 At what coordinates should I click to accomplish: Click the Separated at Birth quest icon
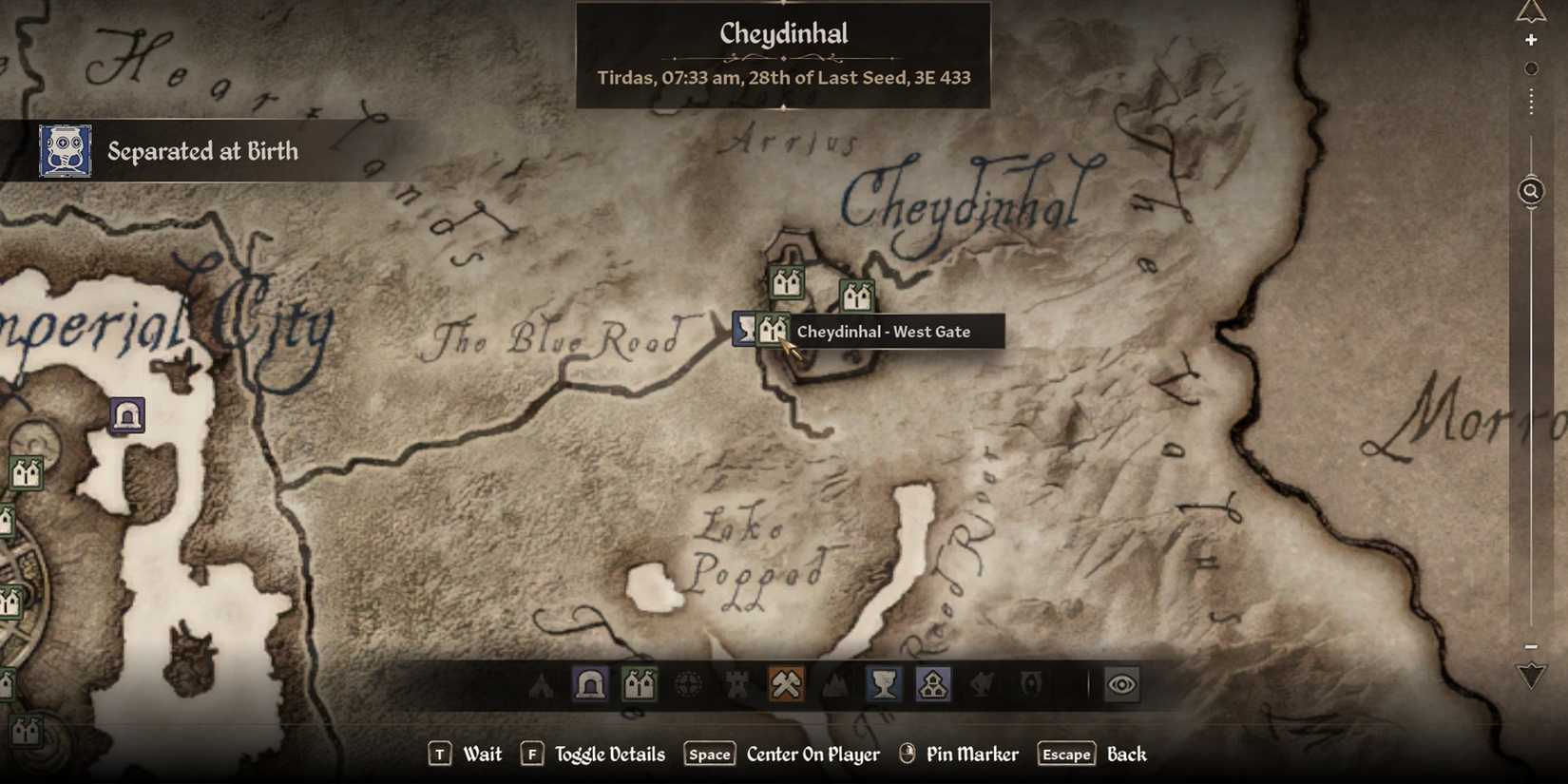pyautogui.click(x=65, y=150)
